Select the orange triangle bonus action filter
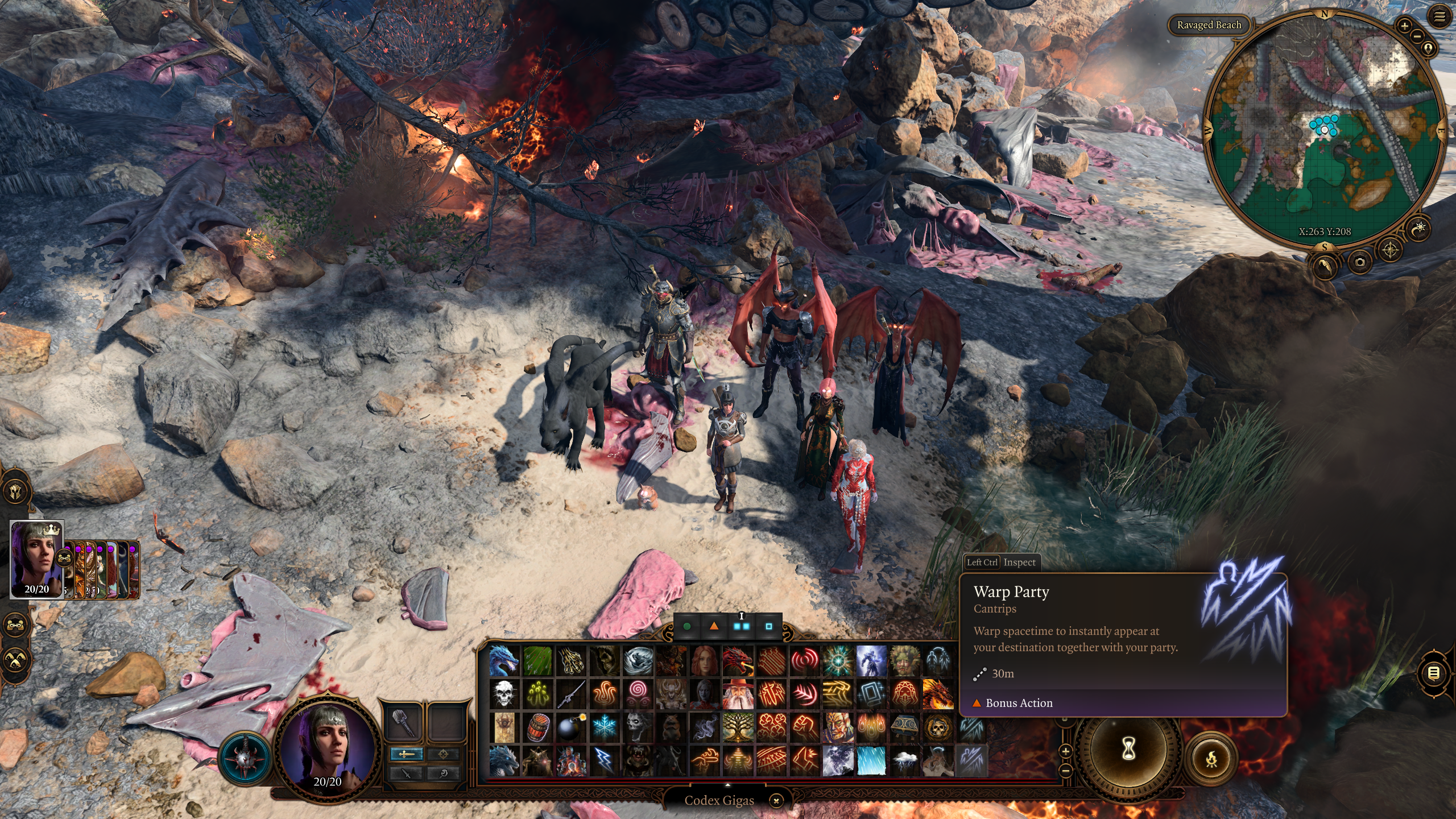 714,626
